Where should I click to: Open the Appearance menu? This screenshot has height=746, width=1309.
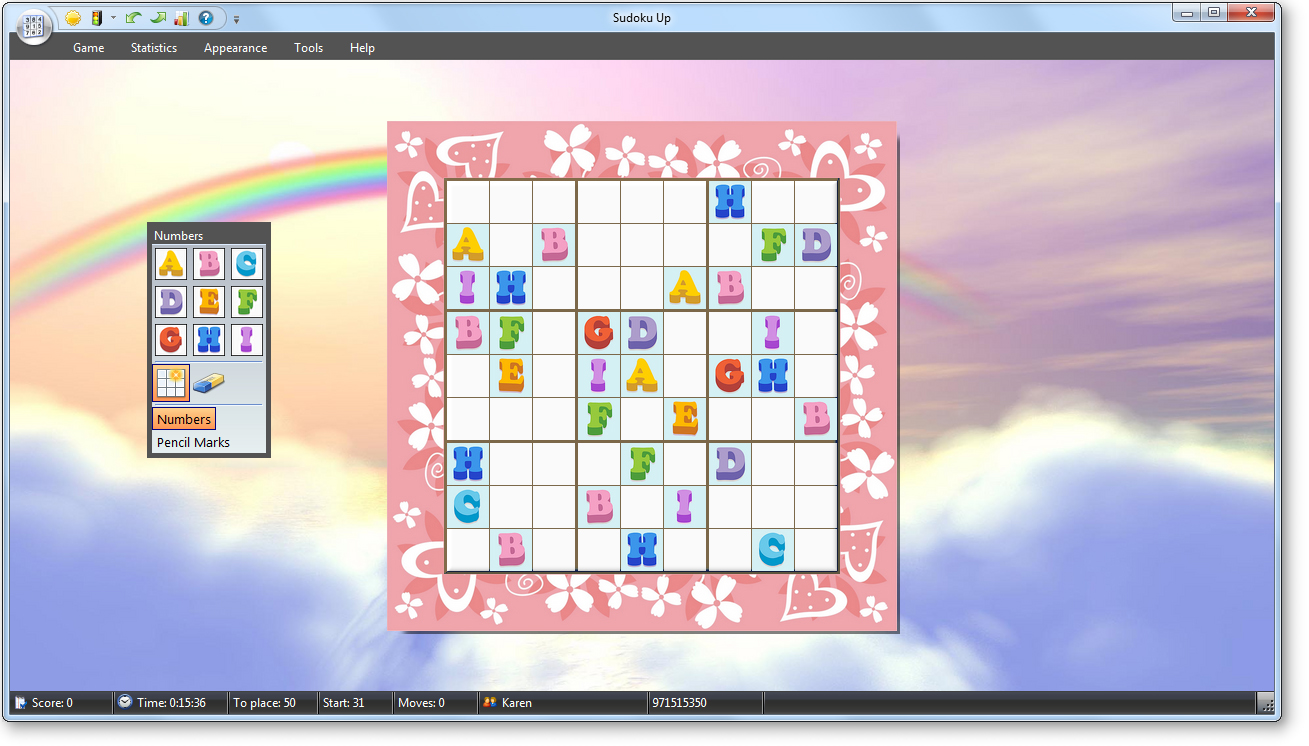click(235, 47)
